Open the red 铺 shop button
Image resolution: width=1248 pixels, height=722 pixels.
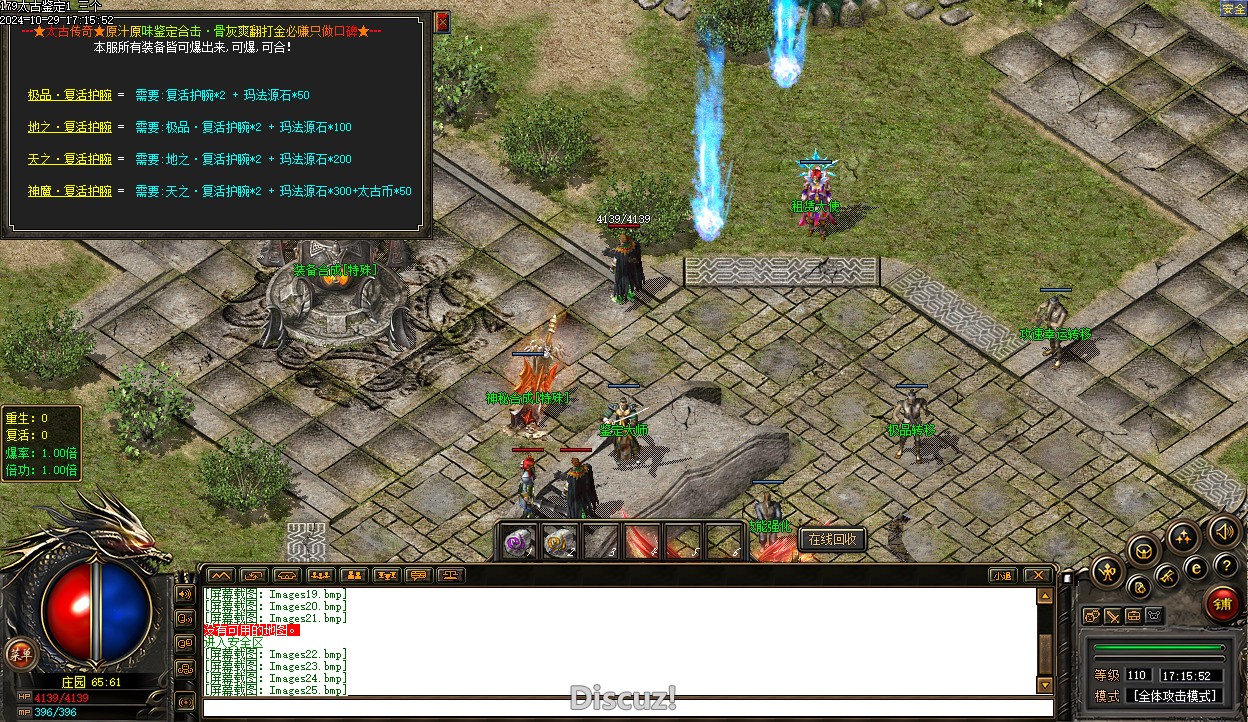pyautogui.click(x=1222, y=603)
